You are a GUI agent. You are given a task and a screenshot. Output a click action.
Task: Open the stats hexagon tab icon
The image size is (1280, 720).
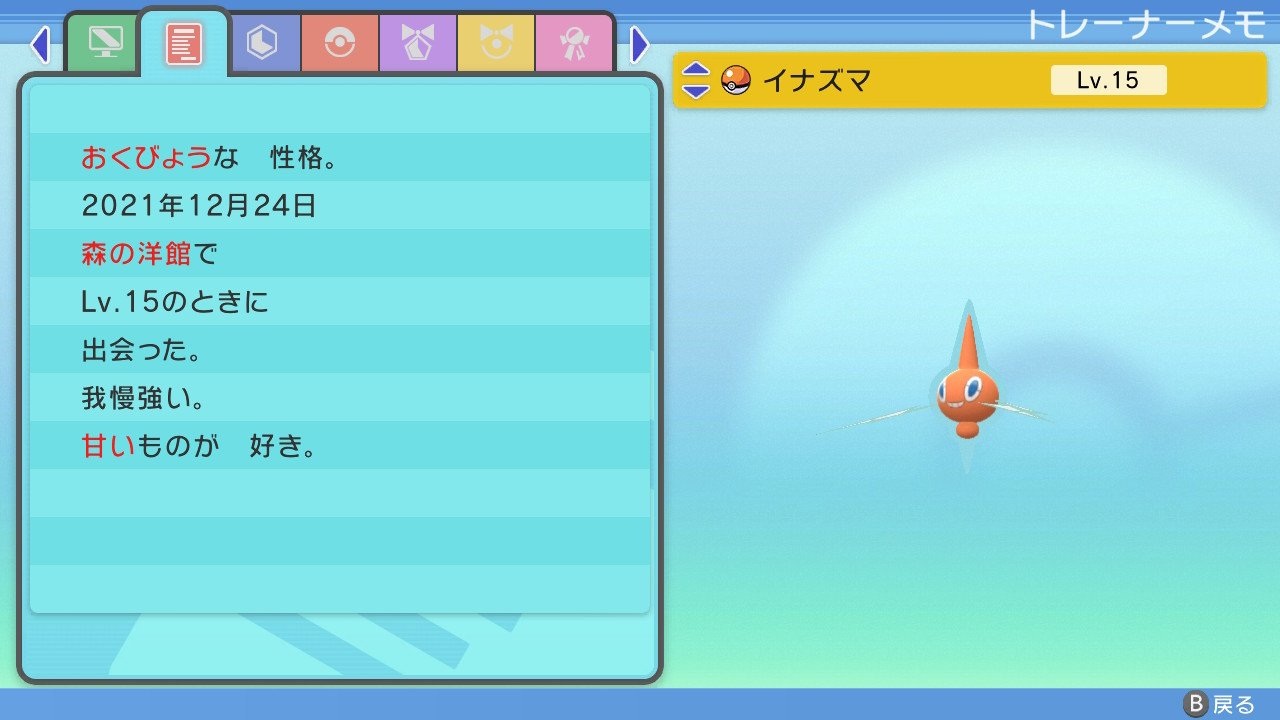pos(264,43)
